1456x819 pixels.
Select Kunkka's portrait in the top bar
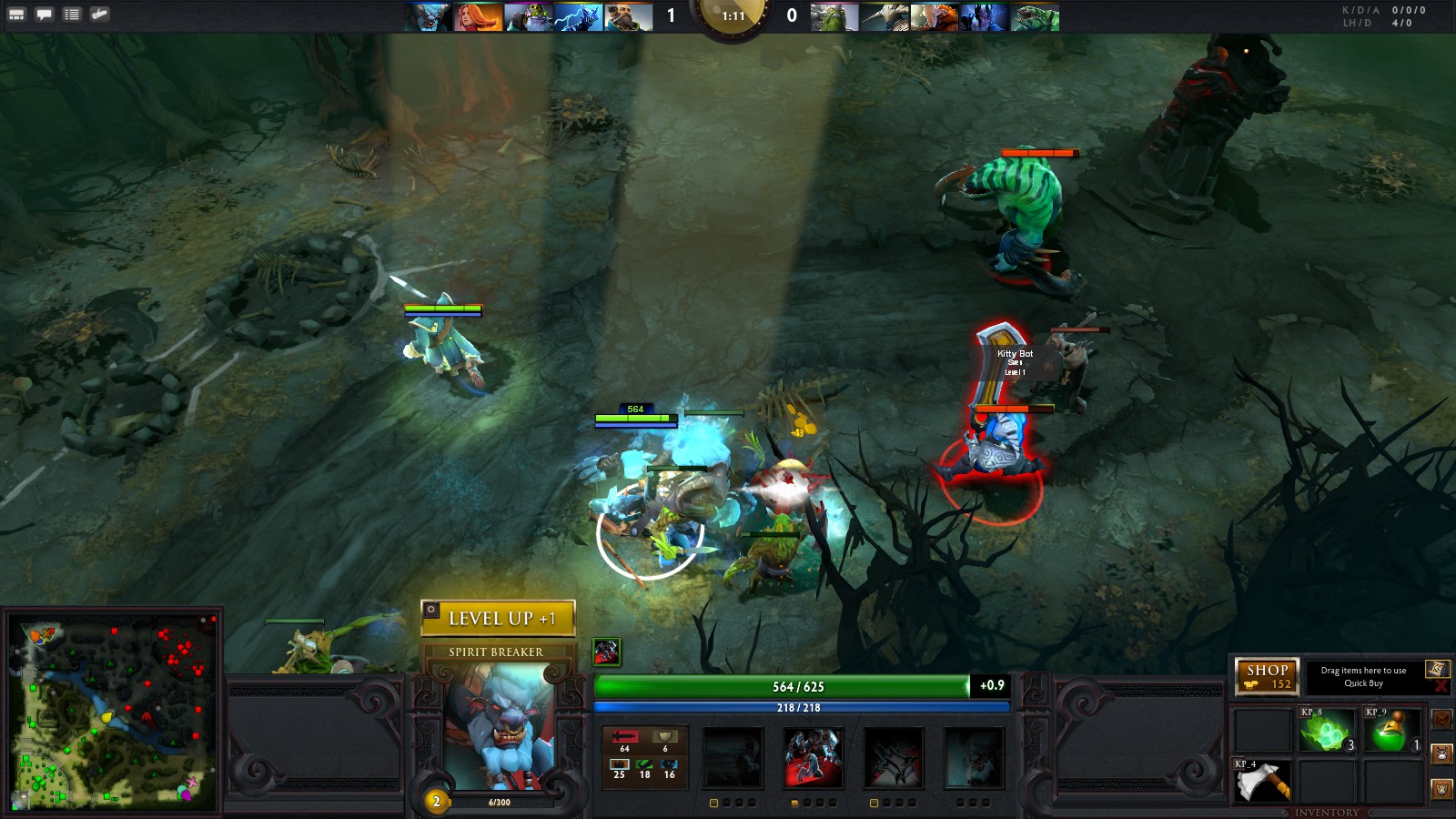pyautogui.click(x=628, y=17)
